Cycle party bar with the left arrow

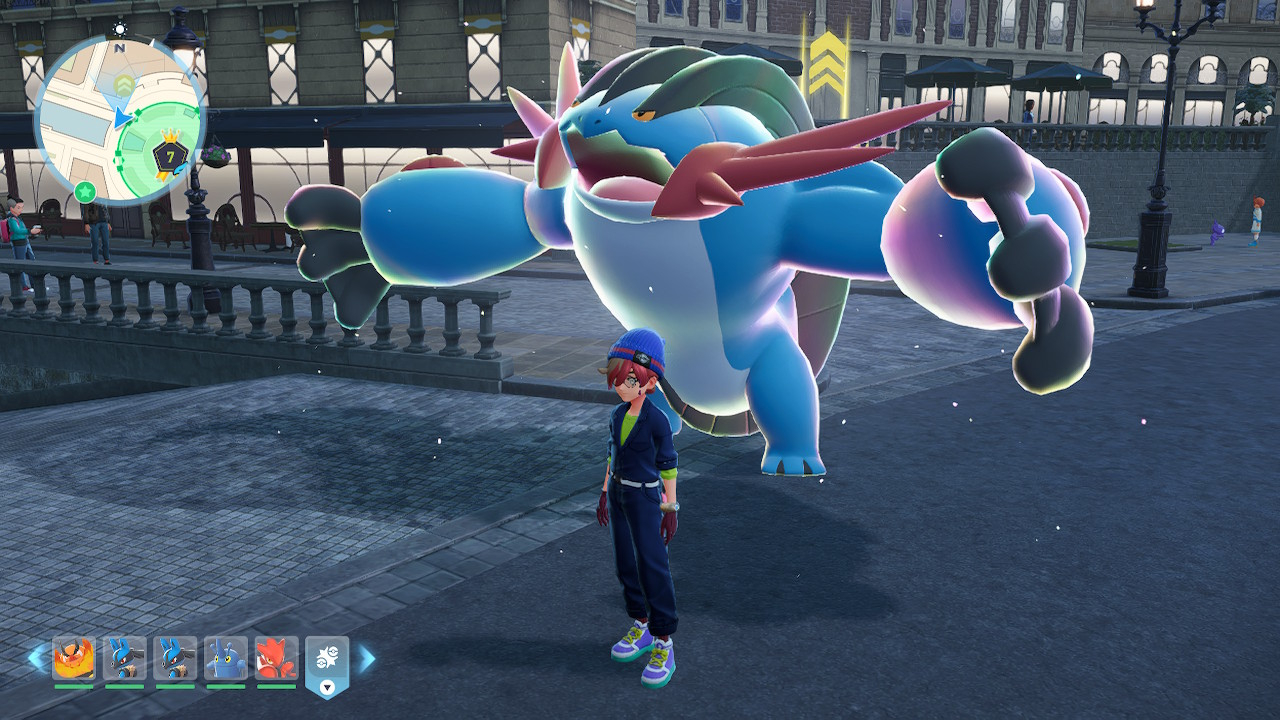tap(37, 658)
